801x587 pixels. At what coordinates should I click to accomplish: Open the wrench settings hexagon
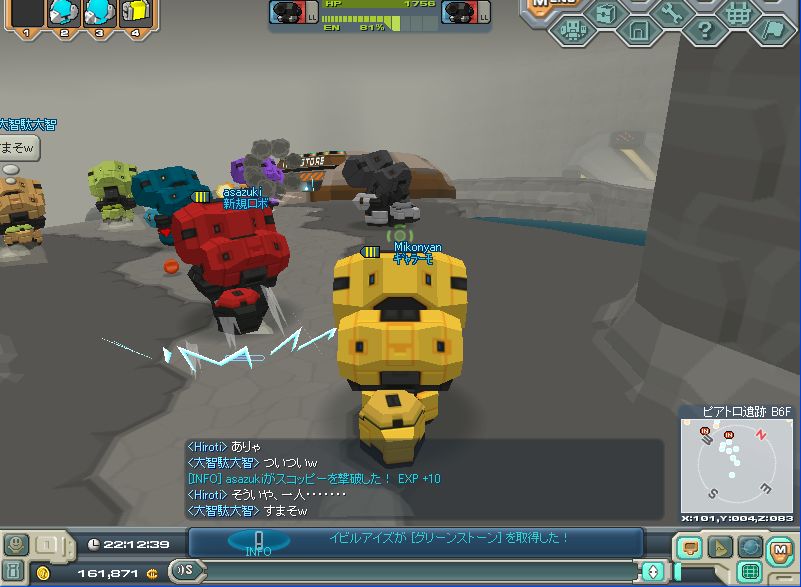[672, 10]
